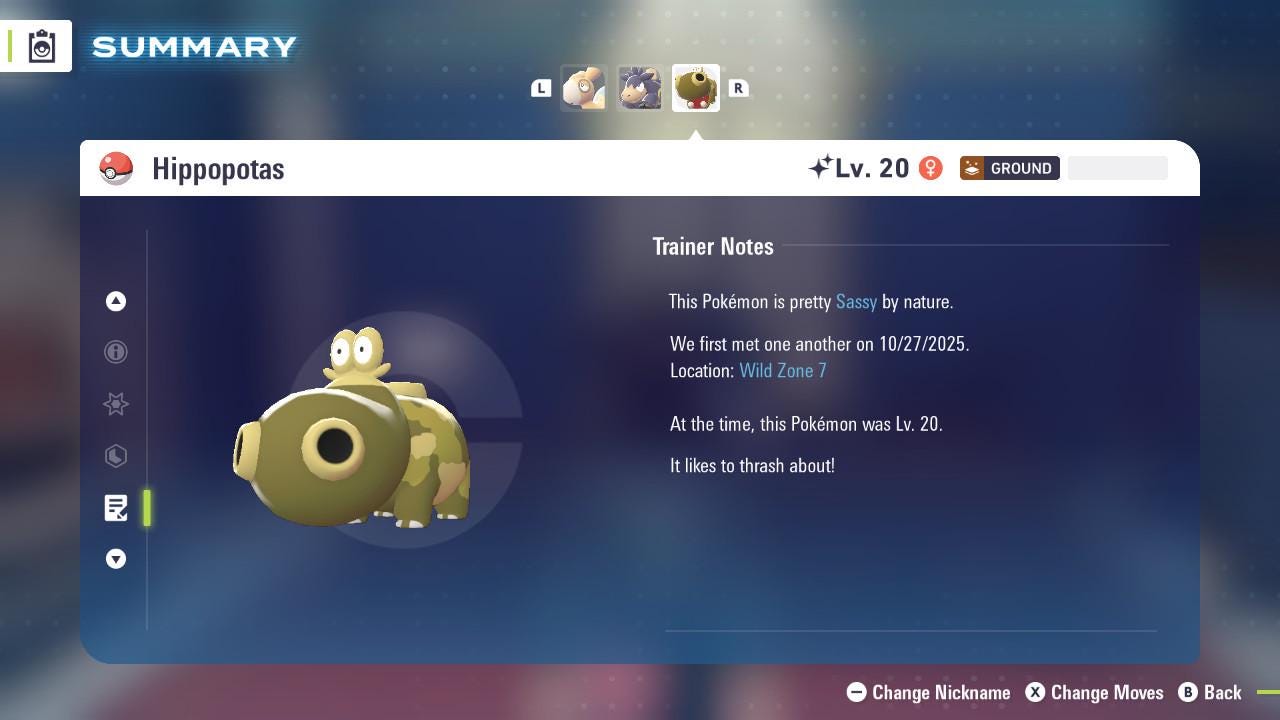Viewport: 1280px width, 720px height.
Task: Select the shield-clock sidebar icon
Action: click(x=116, y=456)
